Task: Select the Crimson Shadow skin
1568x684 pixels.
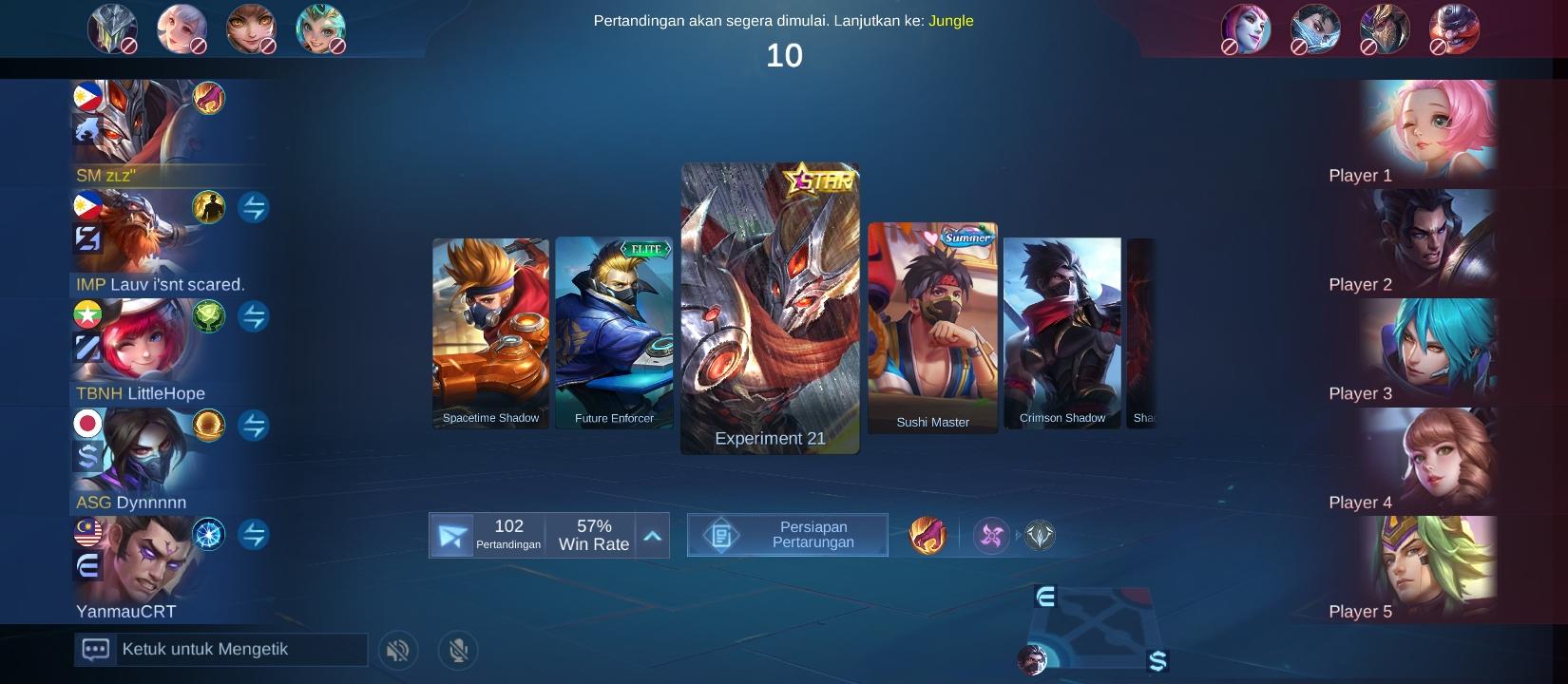Action: [1061, 331]
